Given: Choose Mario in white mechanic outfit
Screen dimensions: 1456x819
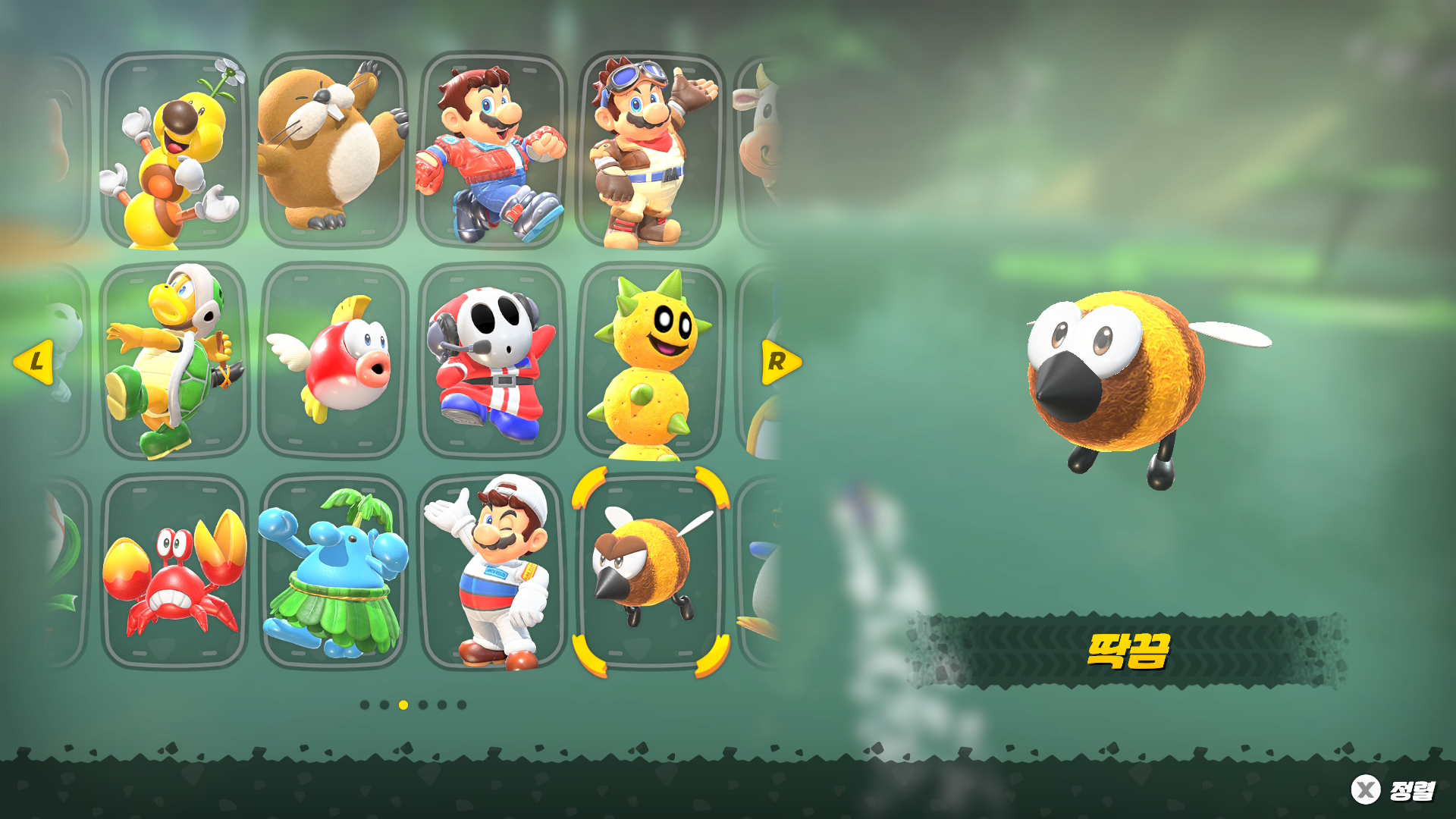Looking at the screenshot, I should pos(492,573).
